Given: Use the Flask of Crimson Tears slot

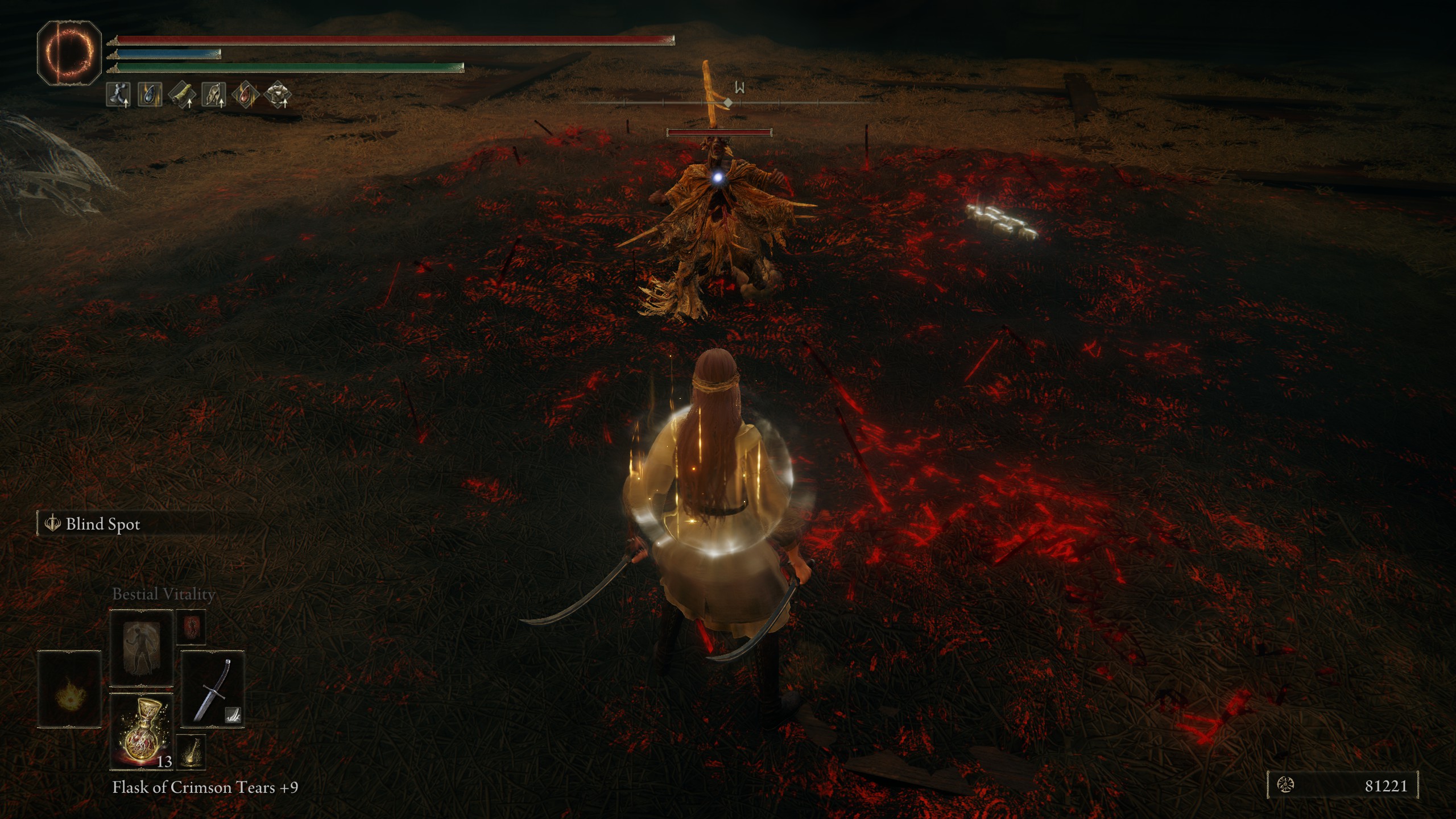Looking at the screenshot, I should click(x=141, y=731).
